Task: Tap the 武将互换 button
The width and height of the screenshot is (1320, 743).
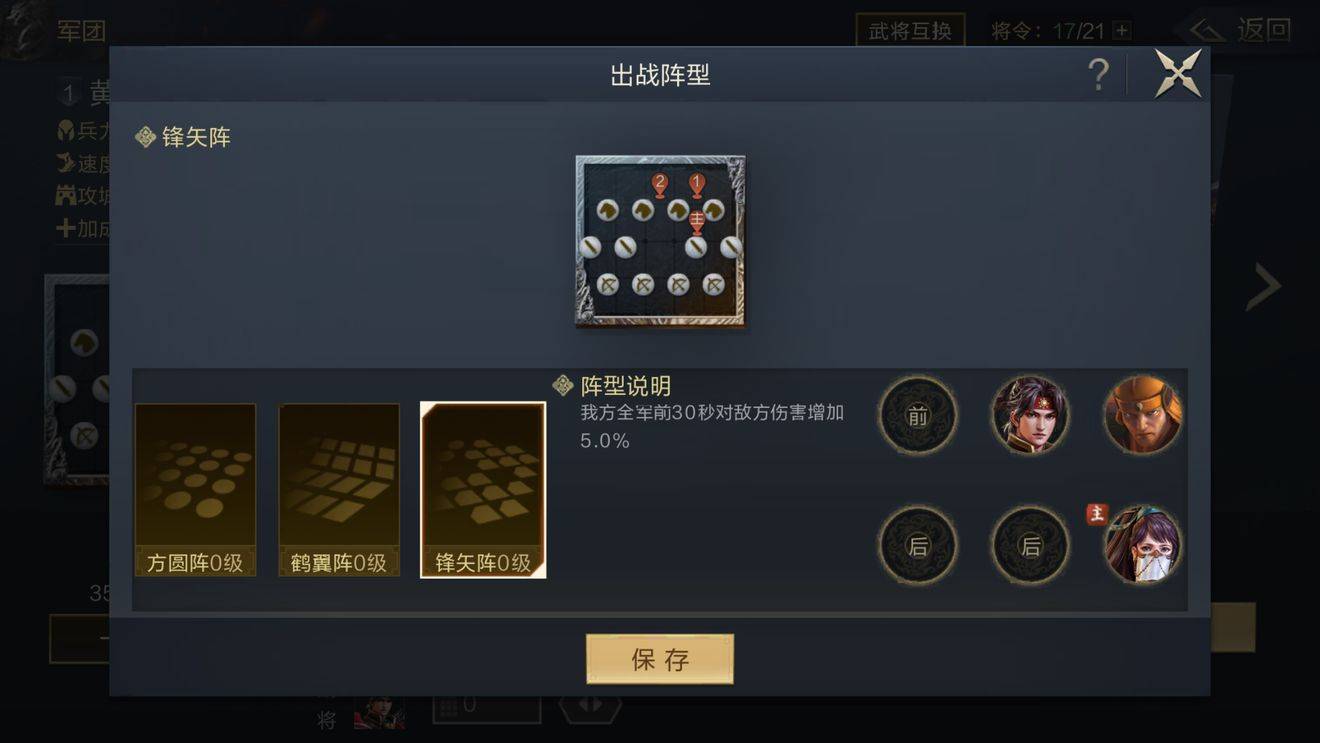Action: (910, 30)
